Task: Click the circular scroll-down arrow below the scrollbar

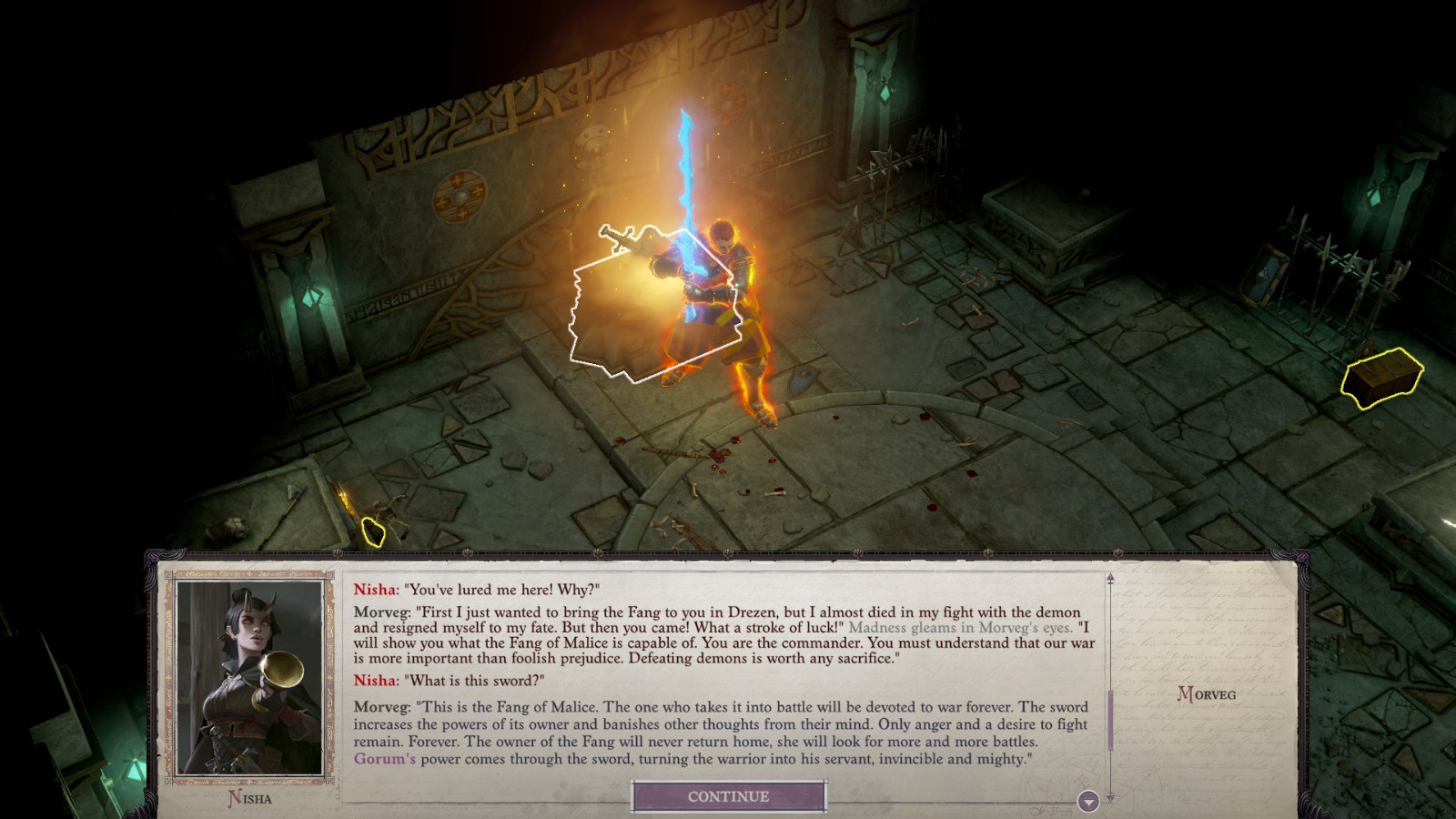Action: tap(1087, 802)
